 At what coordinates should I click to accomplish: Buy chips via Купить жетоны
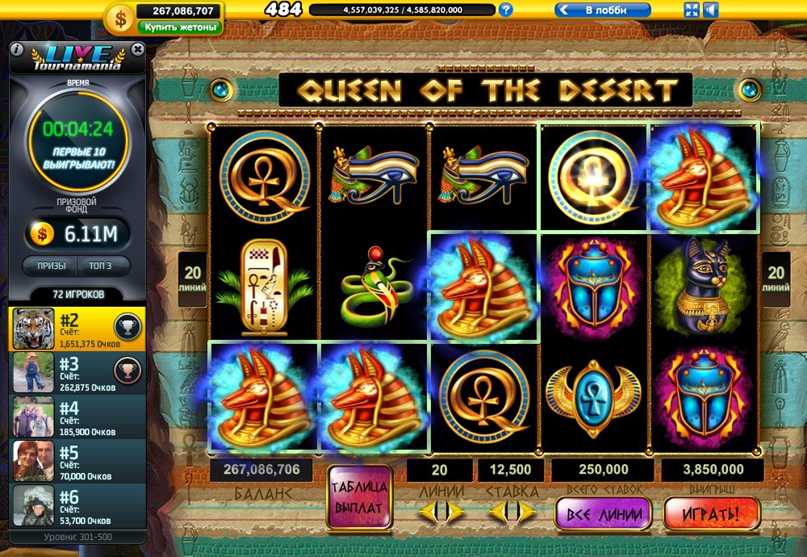pyautogui.click(x=180, y=27)
